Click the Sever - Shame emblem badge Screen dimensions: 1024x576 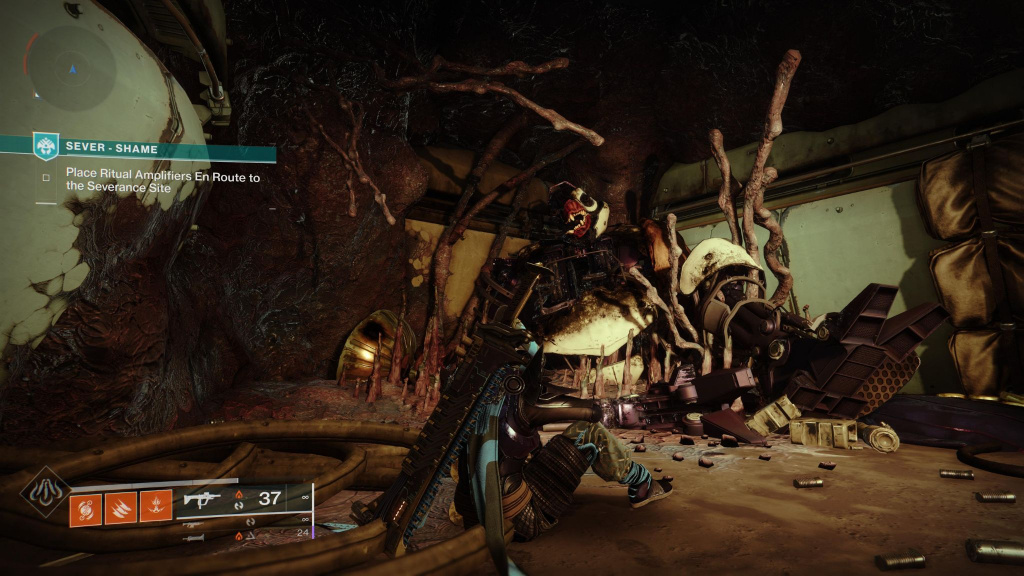click(x=46, y=147)
